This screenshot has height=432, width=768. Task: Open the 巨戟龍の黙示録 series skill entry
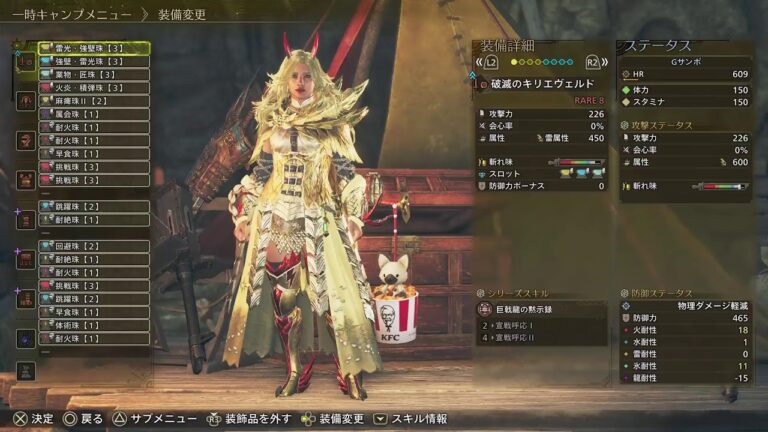(x=541, y=310)
